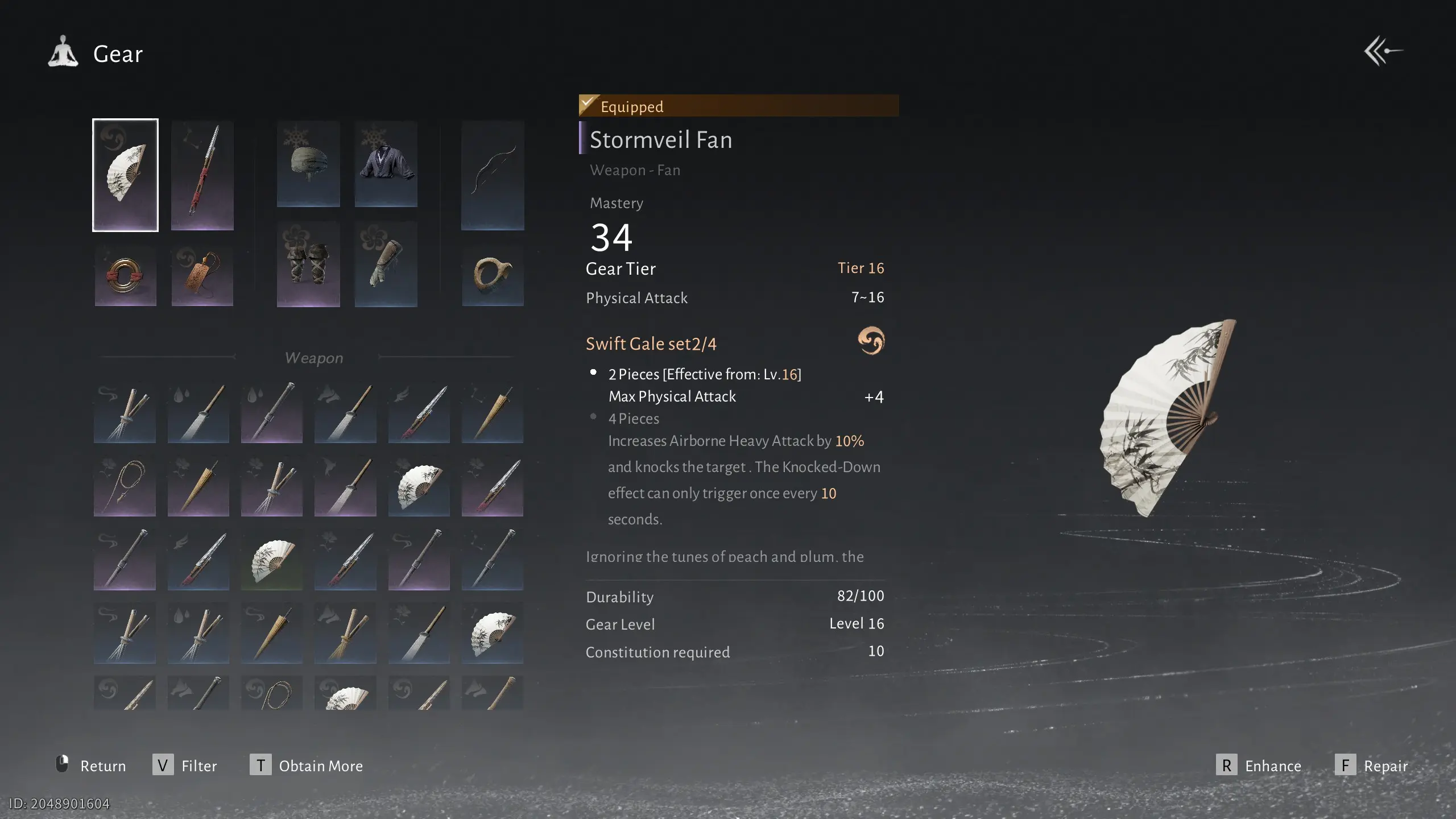Viewport: 1456px width, 819px height.
Task: Repair the selected weapon
Action: pos(1371,766)
